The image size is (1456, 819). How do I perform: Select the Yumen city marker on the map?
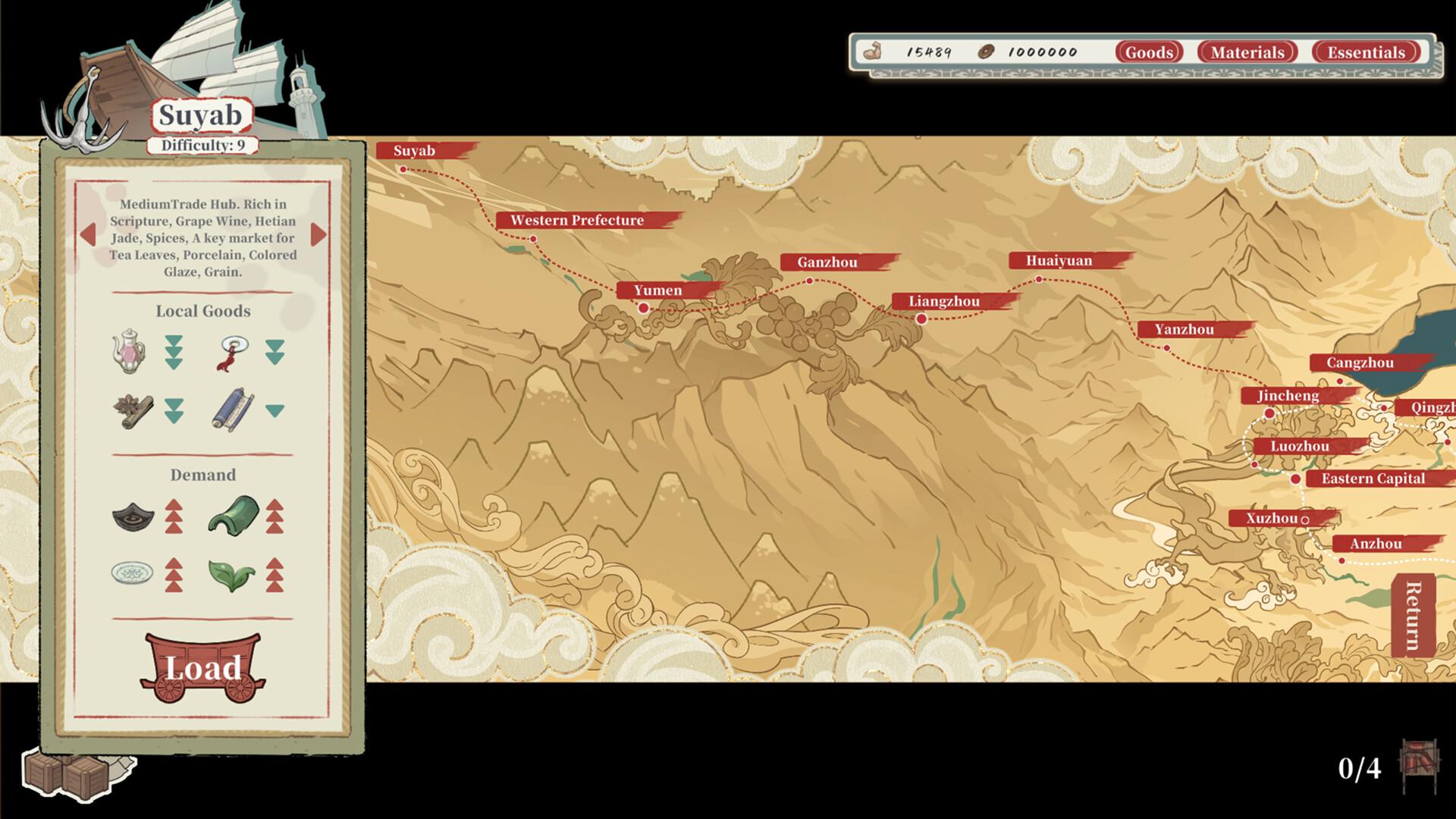pos(644,308)
